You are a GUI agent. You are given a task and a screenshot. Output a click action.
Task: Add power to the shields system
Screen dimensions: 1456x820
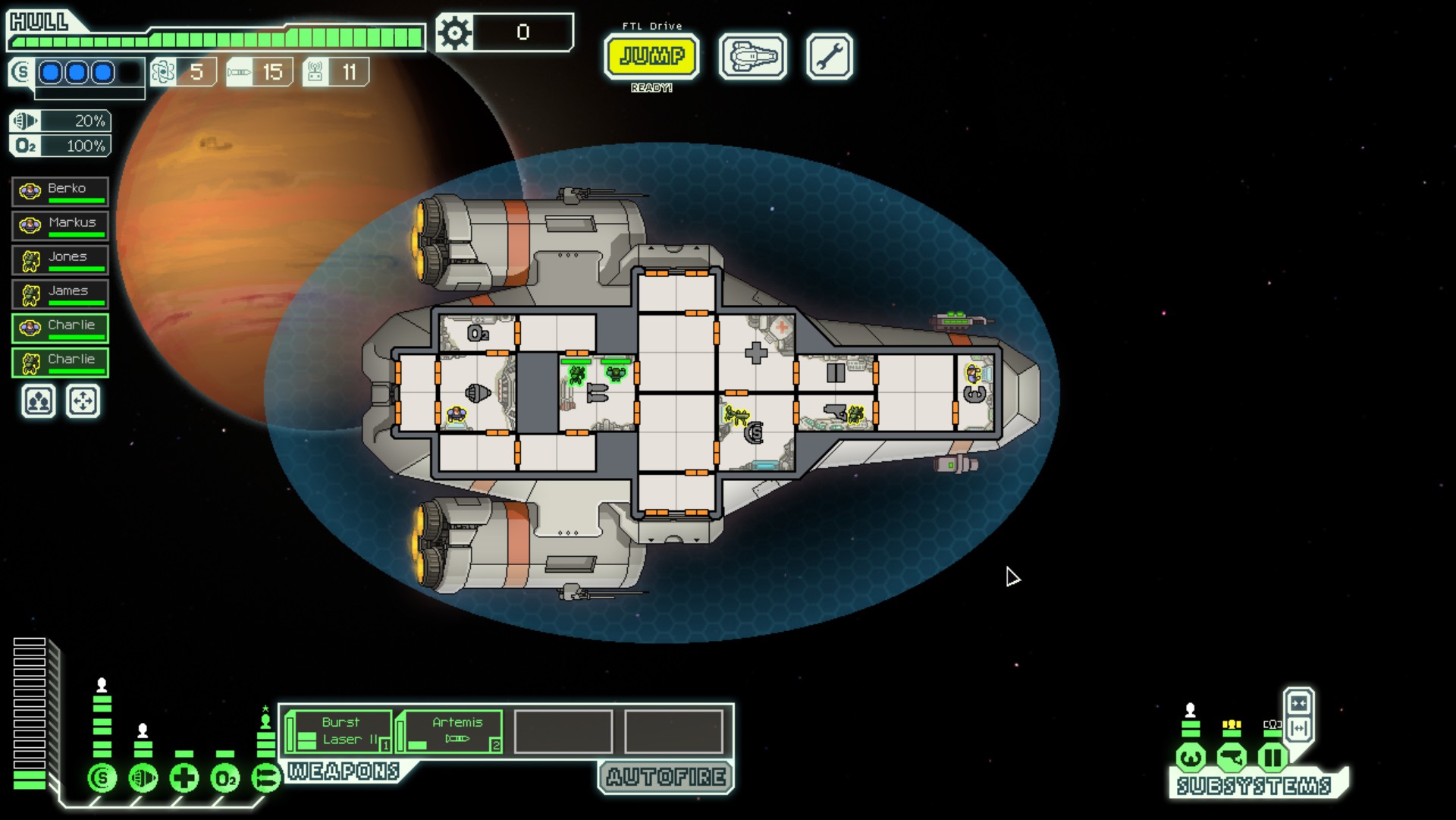[102, 778]
